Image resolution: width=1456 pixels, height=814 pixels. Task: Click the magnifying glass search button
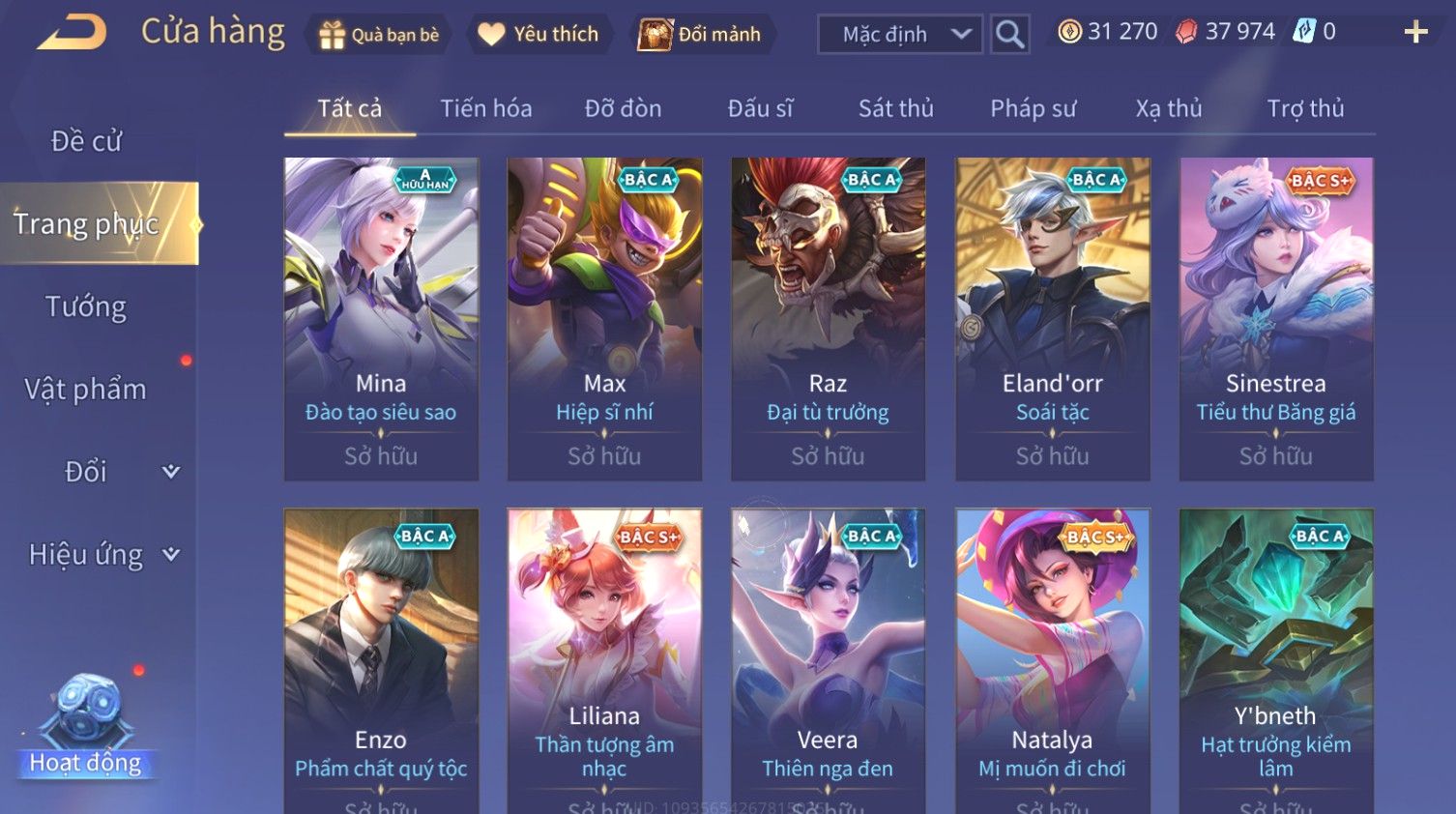[x=1009, y=35]
